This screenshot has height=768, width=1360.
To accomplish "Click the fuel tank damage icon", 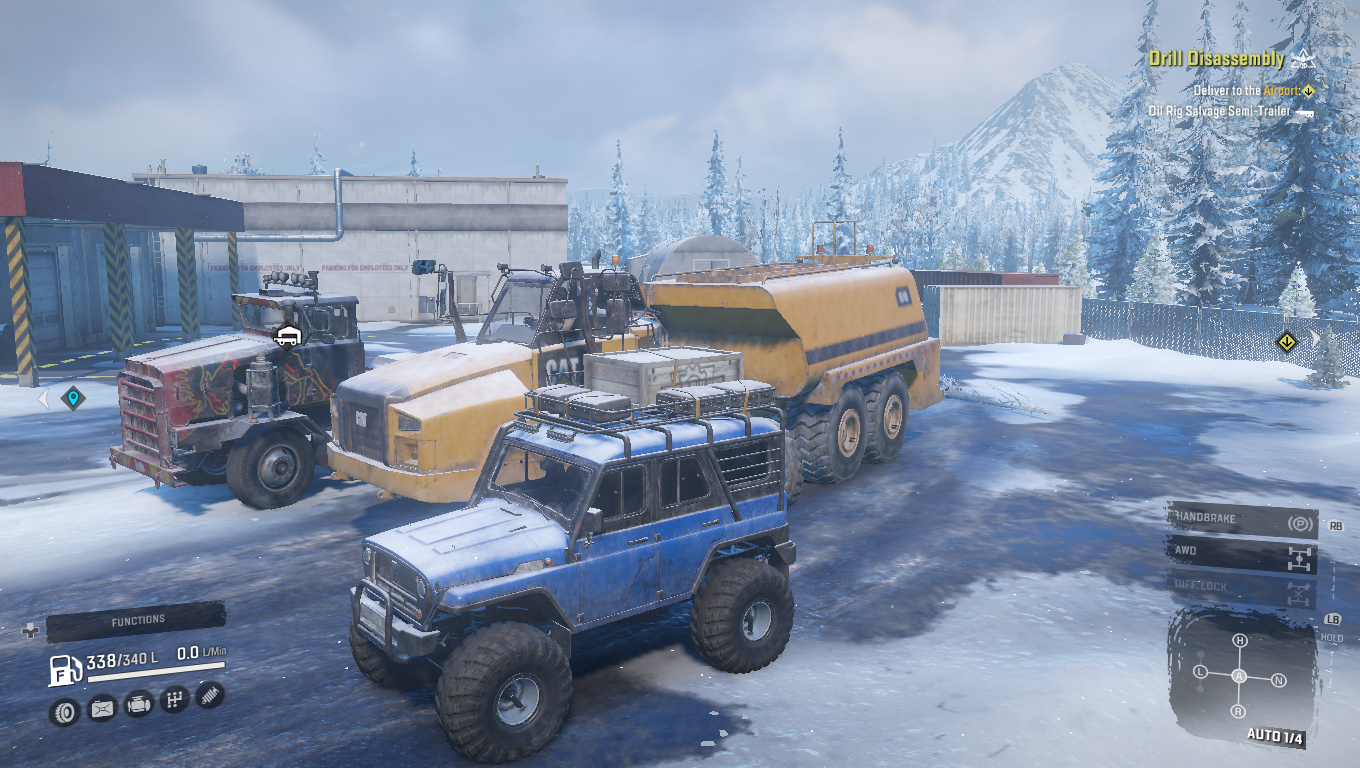I will pos(102,709).
